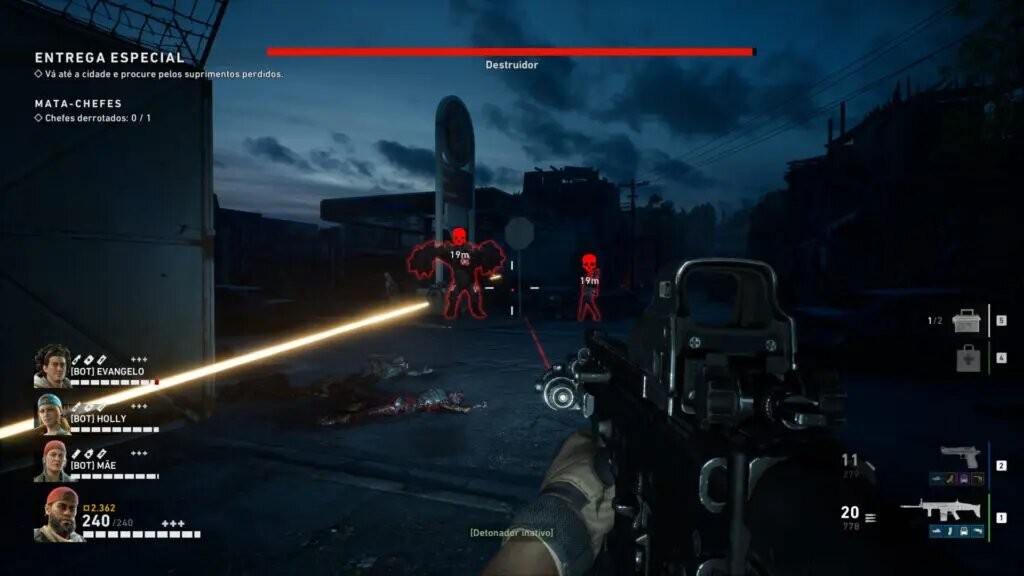Select the toolbox item slot

[x=967, y=321]
